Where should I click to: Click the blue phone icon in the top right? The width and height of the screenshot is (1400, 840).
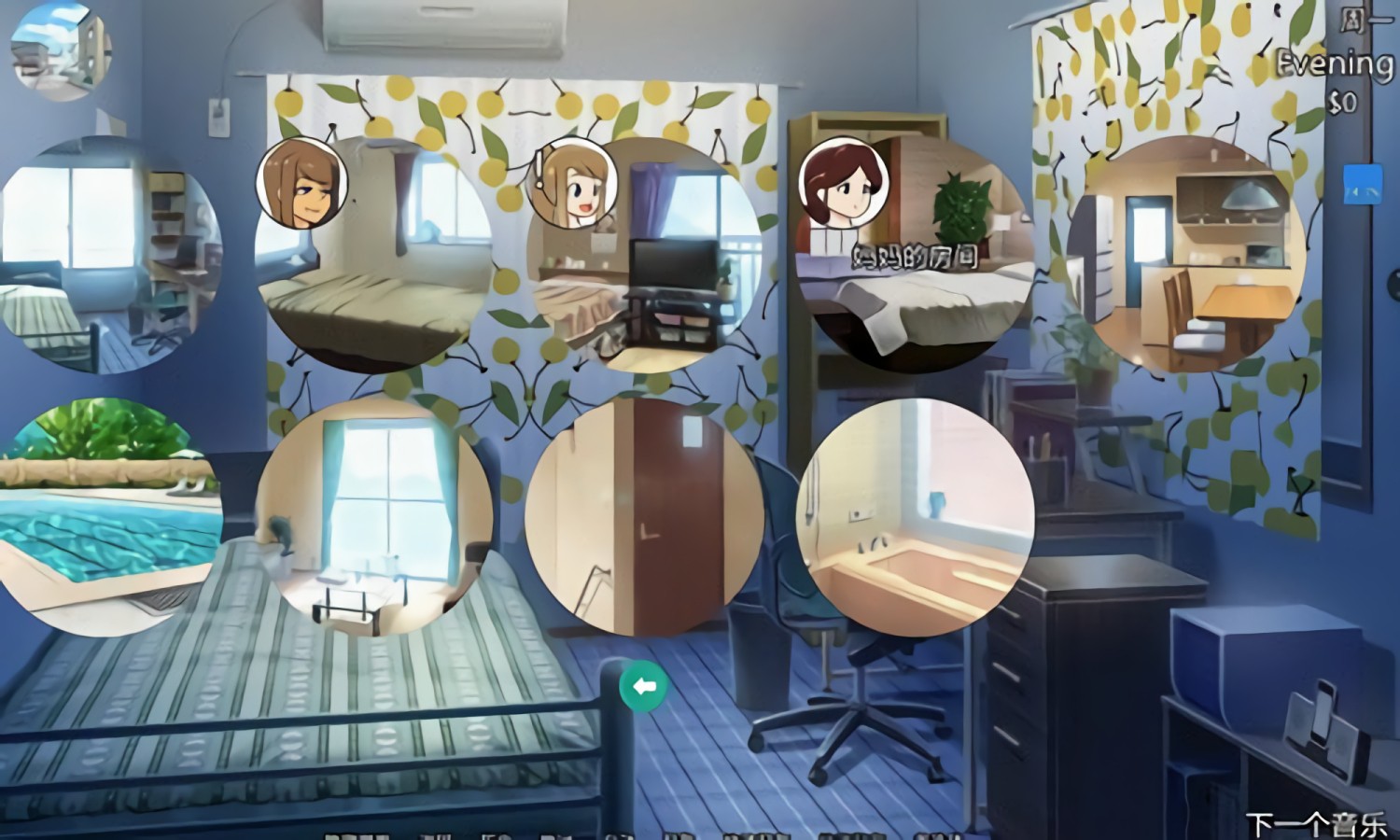[x=1362, y=182]
